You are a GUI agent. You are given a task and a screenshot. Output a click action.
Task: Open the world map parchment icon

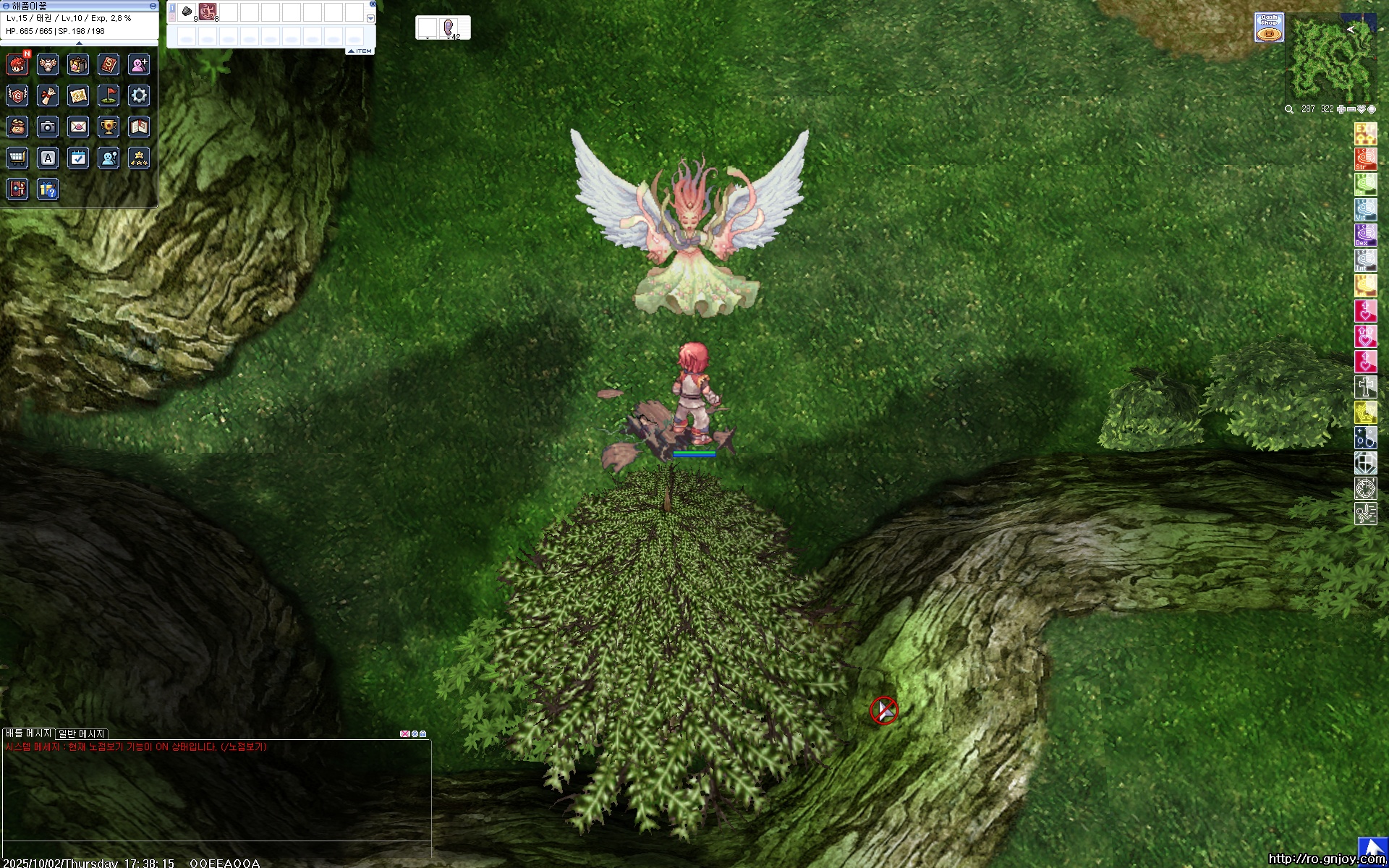tap(78, 95)
